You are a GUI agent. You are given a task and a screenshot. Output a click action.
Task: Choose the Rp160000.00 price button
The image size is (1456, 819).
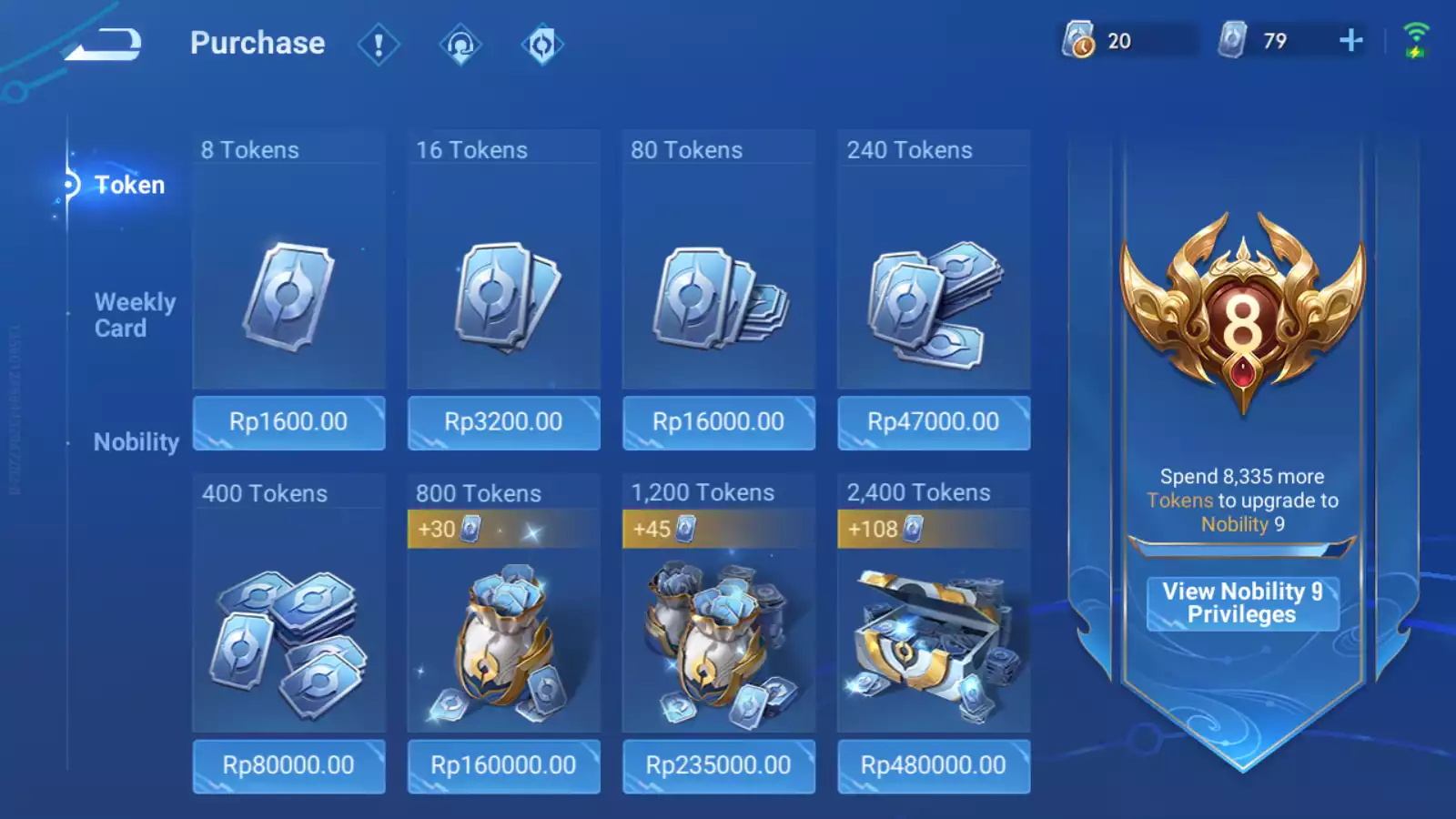[503, 765]
